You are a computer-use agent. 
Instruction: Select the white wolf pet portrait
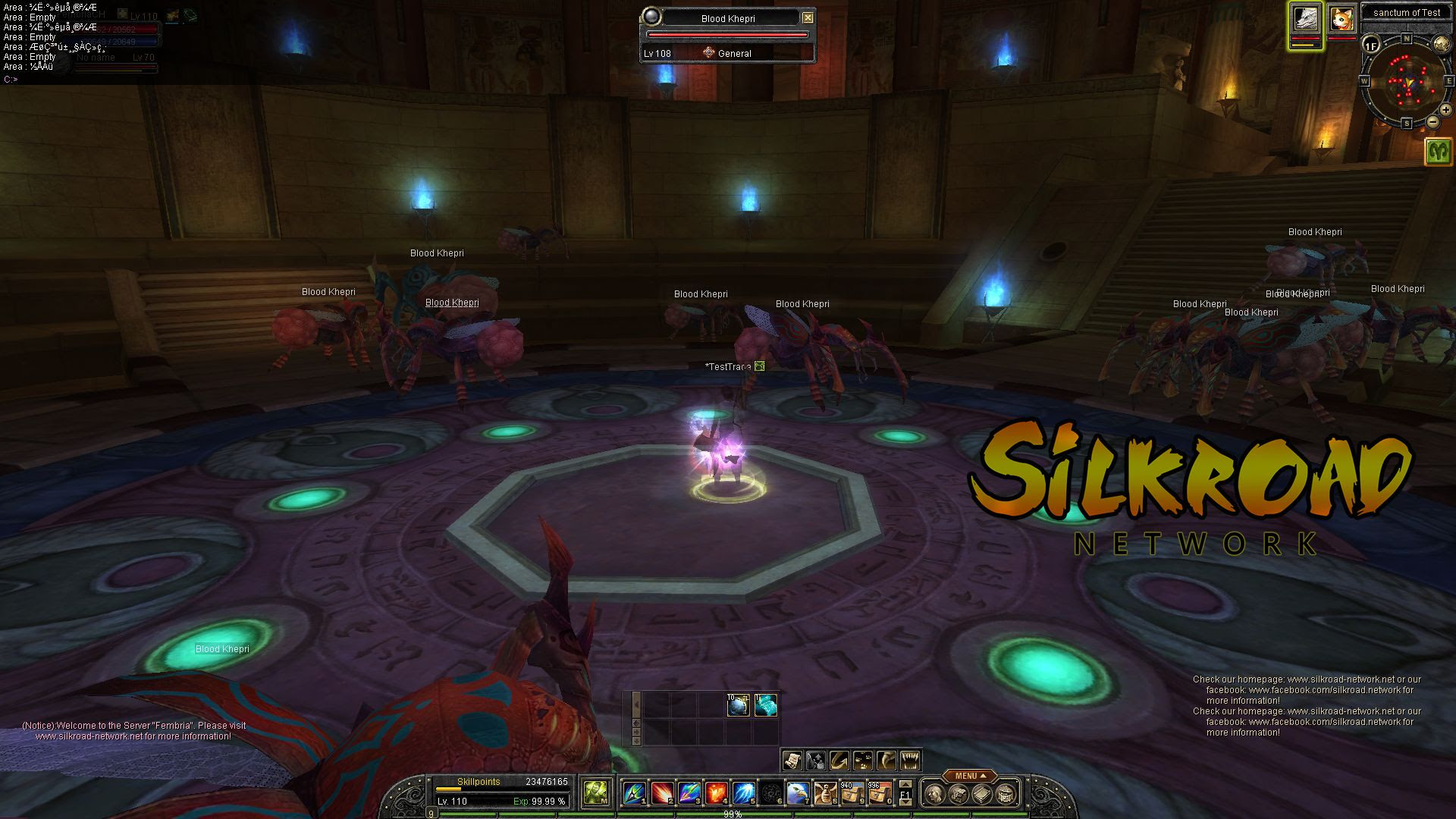(1306, 19)
